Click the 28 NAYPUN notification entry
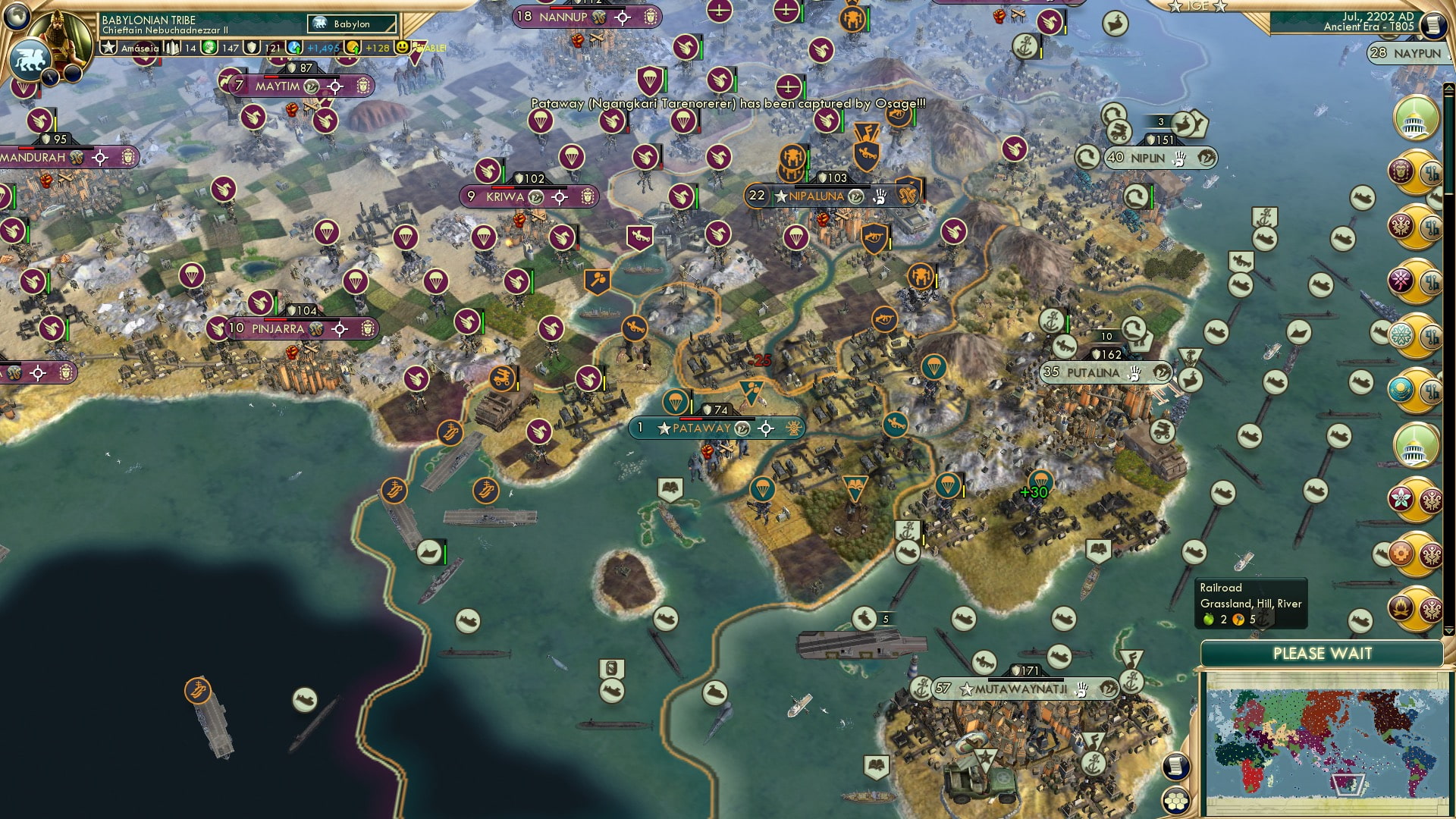The image size is (1456, 819). [x=1407, y=54]
